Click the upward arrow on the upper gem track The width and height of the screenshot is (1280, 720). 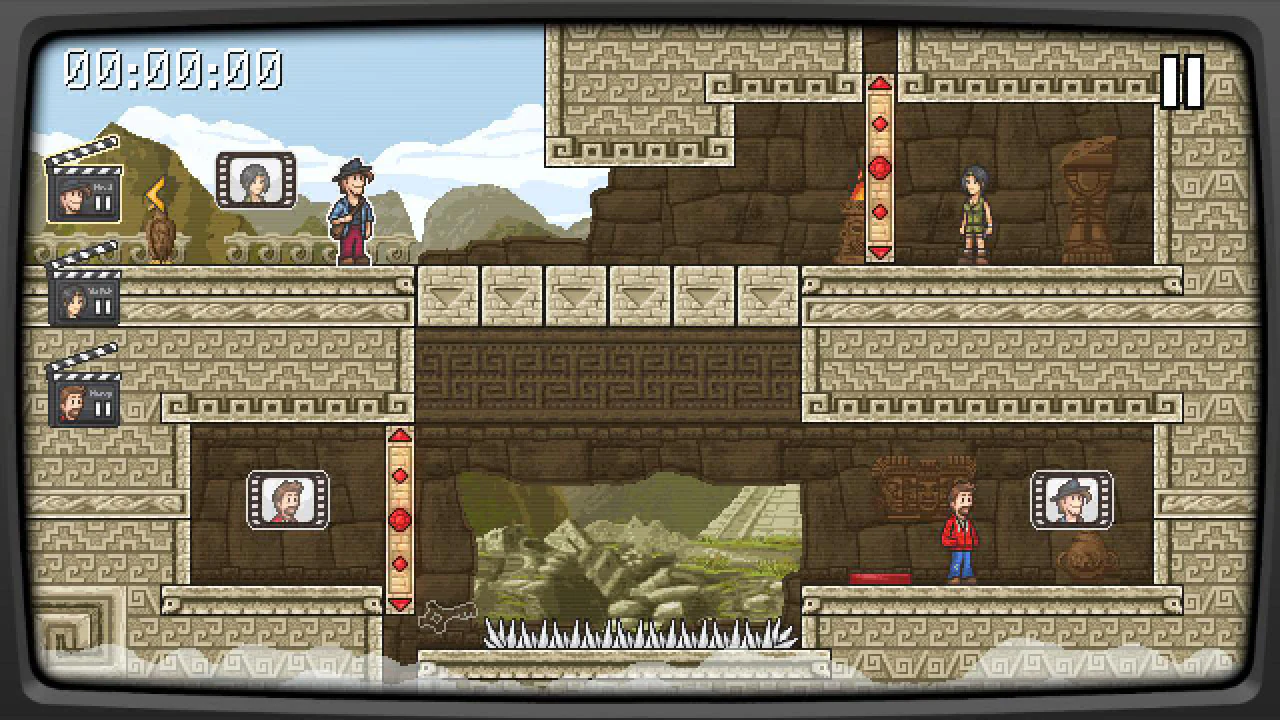point(880,85)
